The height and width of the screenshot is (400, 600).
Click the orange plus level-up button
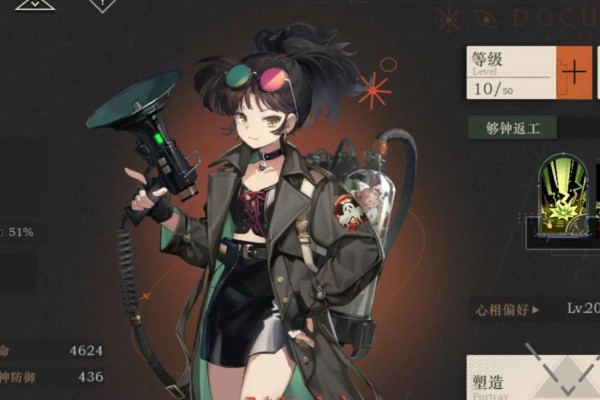tap(574, 73)
